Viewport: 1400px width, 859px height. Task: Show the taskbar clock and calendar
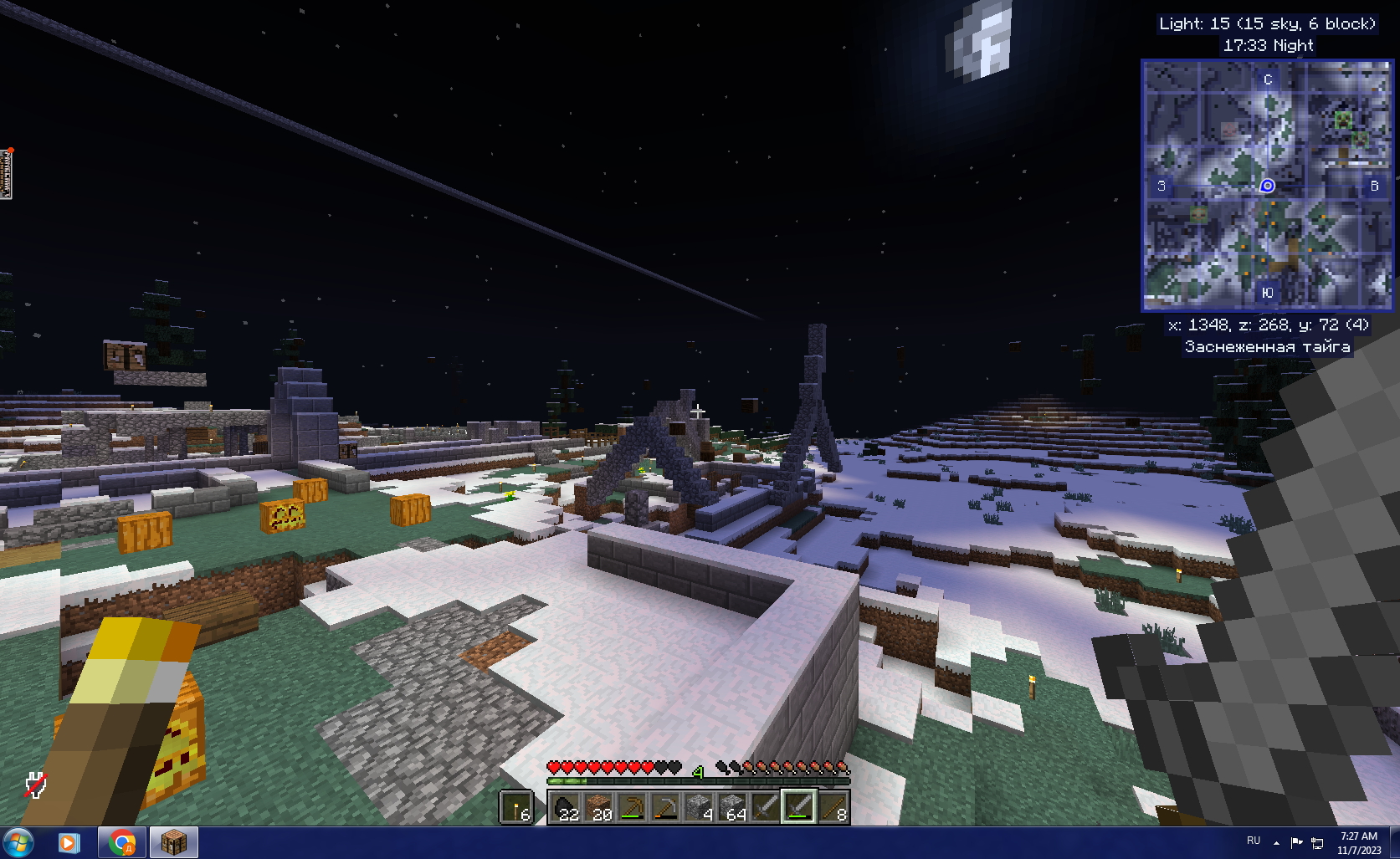click(x=1358, y=843)
